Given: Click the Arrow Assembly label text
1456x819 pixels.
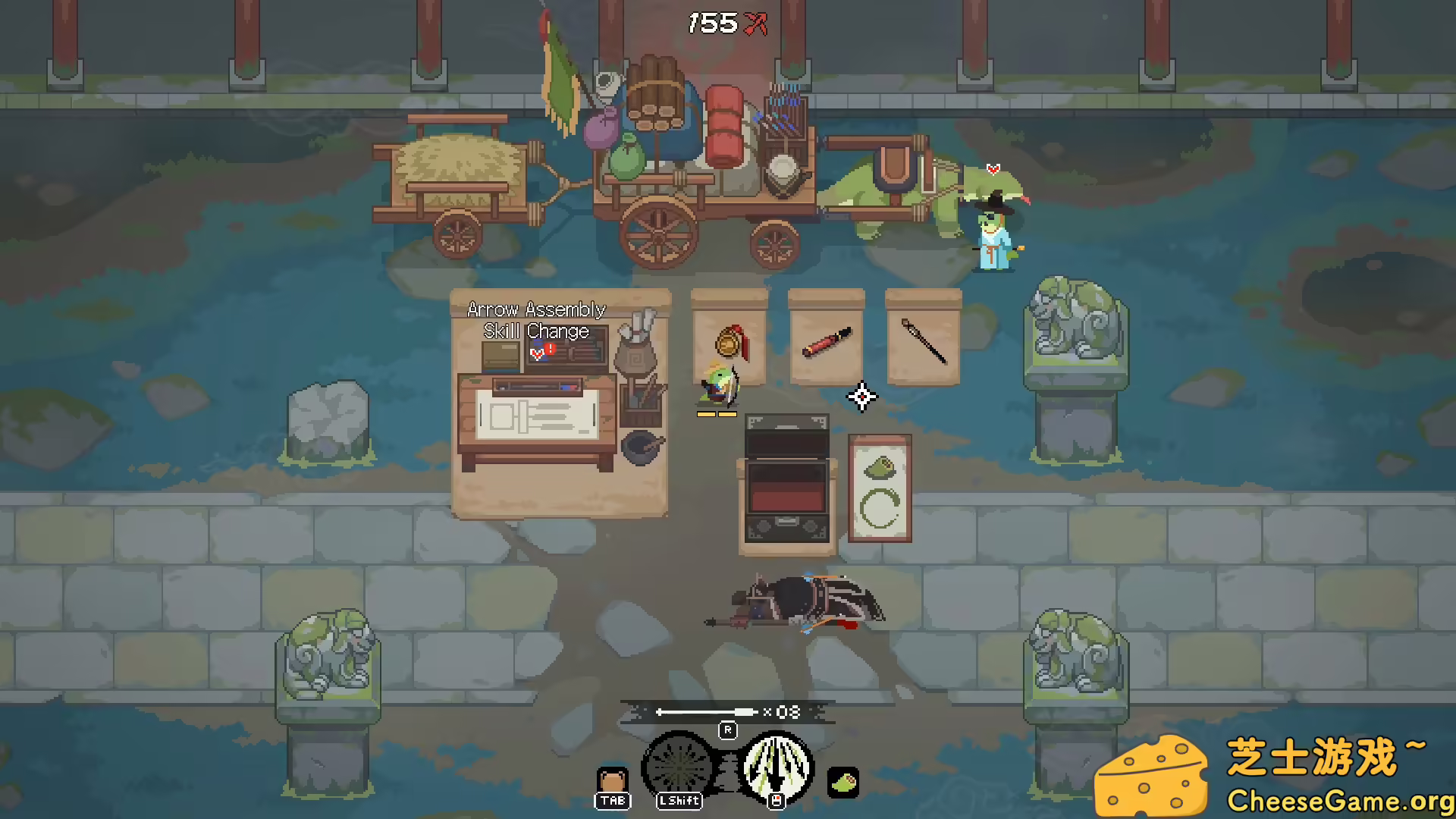Looking at the screenshot, I should (x=535, y=309).
